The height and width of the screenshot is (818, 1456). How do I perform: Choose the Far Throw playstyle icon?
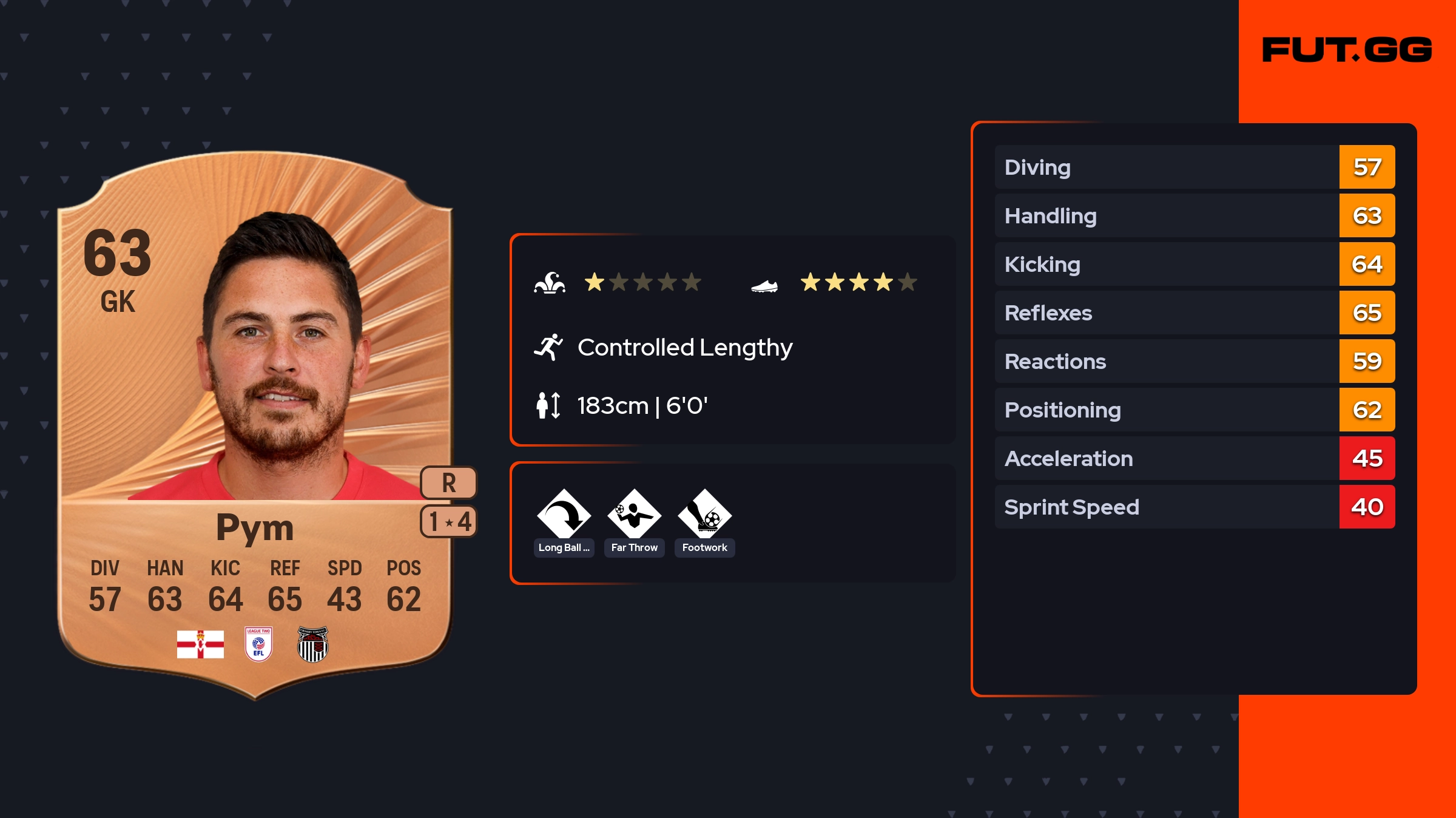pyautogui.click(x=634, y=515)
